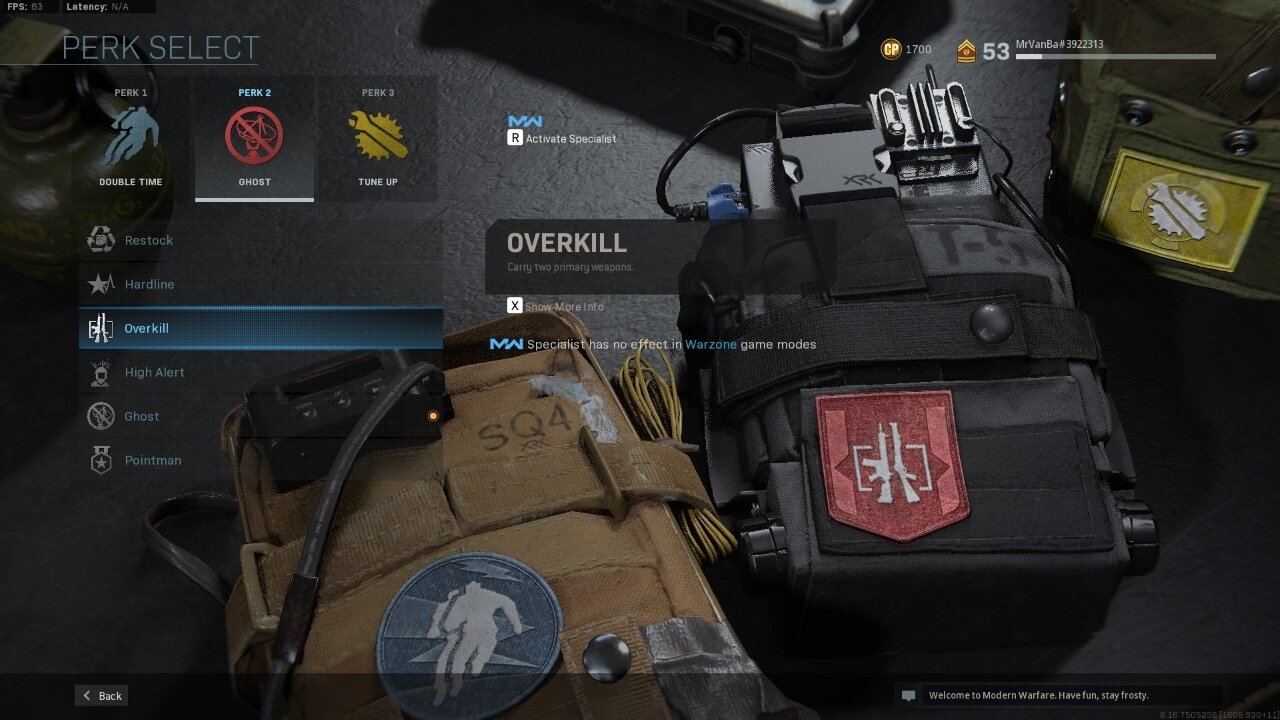Activate Specialist mode
This screenshot has height=720, width=1280.
562,138
